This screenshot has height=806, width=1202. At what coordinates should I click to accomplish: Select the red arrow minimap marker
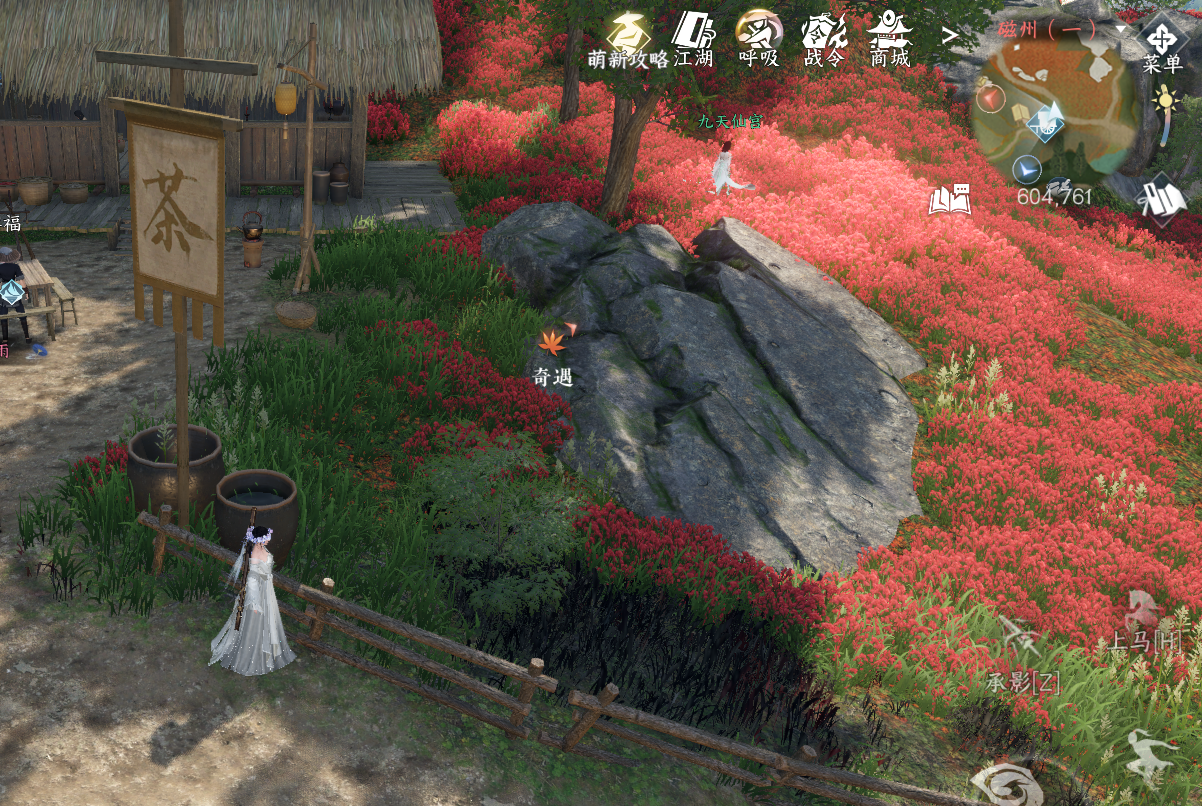click(990, 98)
